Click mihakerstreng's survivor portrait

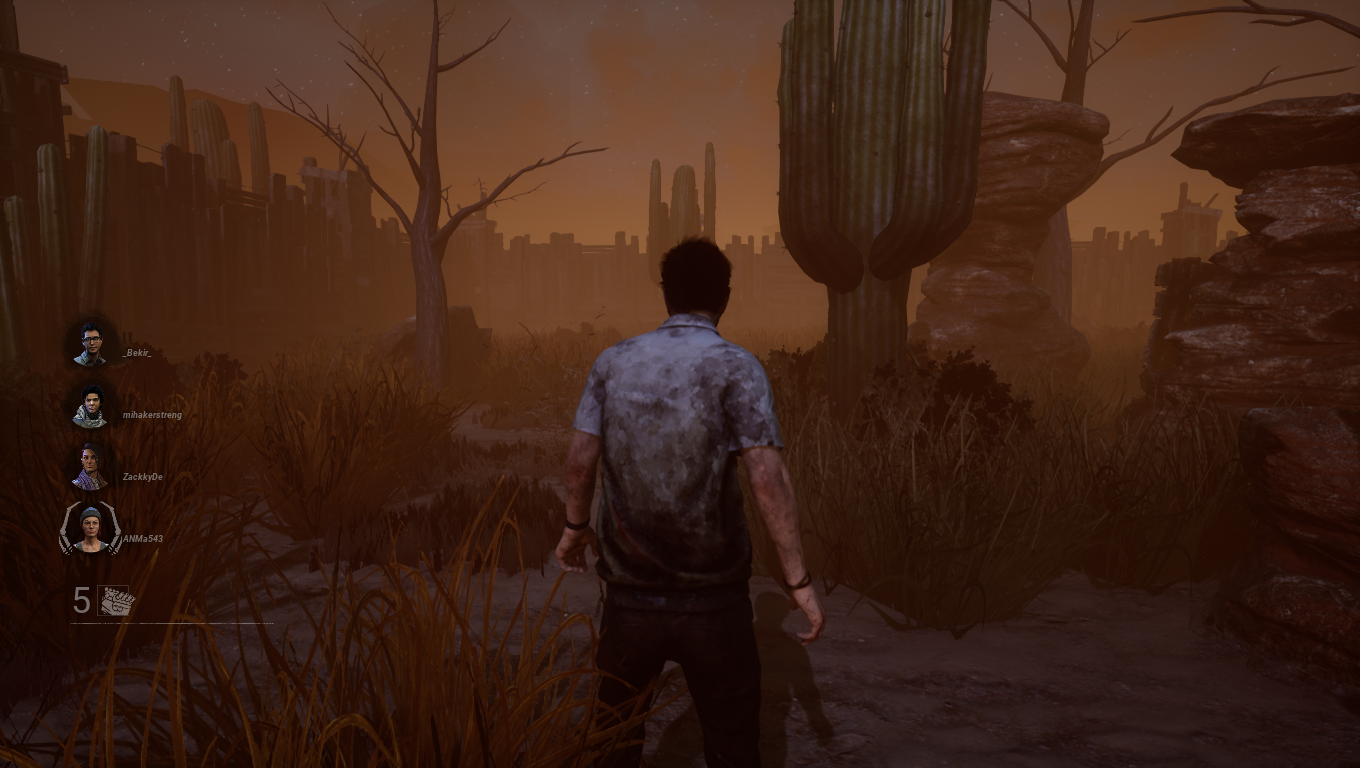pos(90,407)
